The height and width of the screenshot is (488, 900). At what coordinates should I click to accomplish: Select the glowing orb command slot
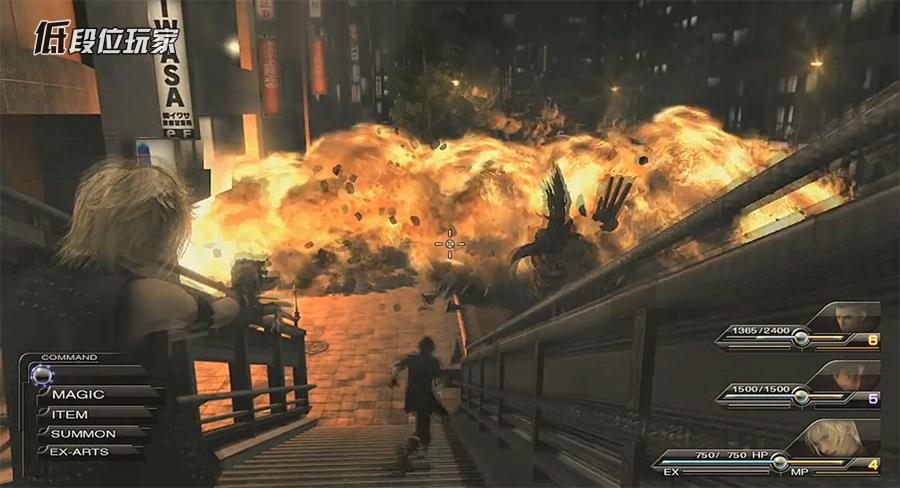tap(42, 374)
